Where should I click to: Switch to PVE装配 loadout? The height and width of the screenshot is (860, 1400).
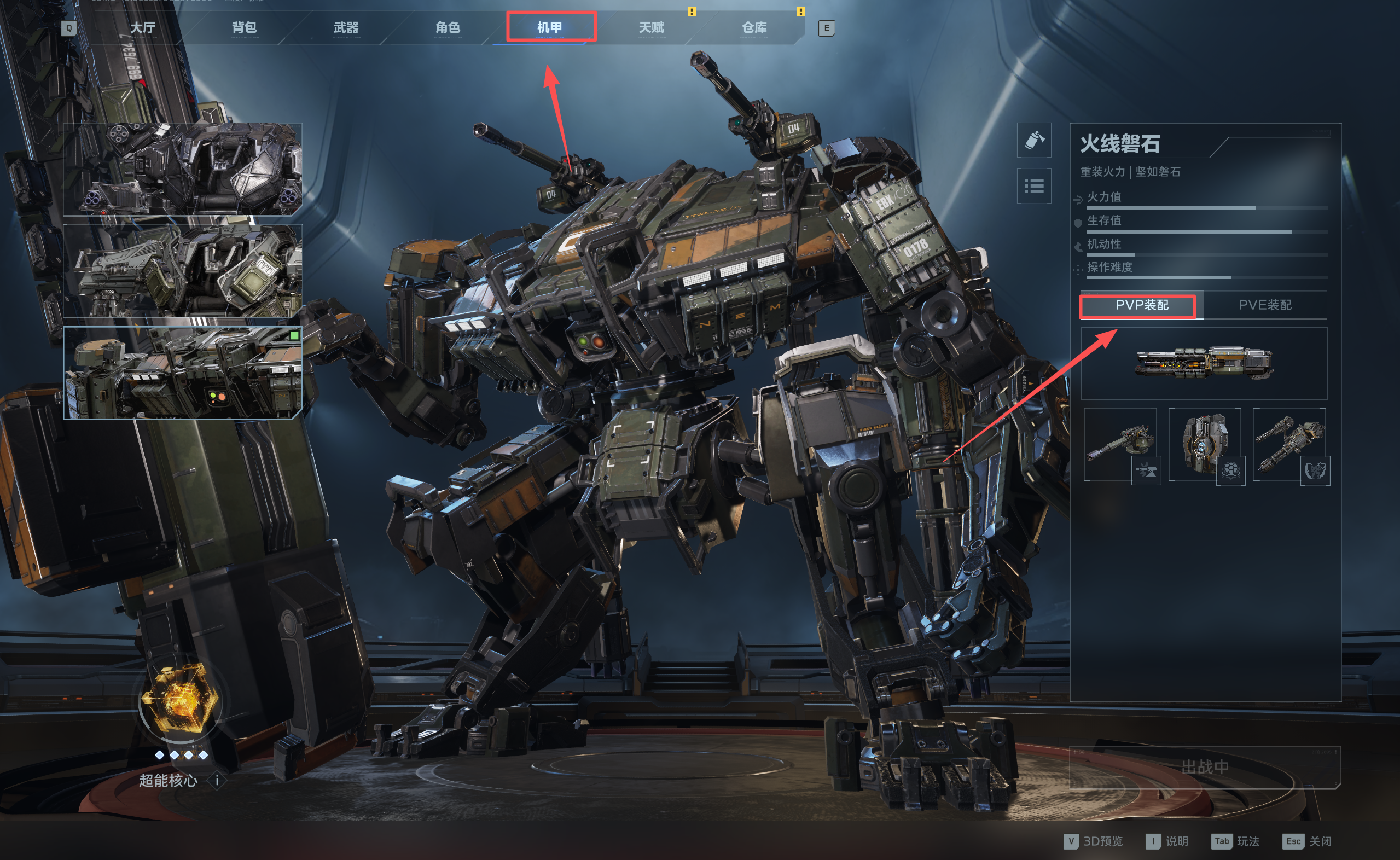1265,305
